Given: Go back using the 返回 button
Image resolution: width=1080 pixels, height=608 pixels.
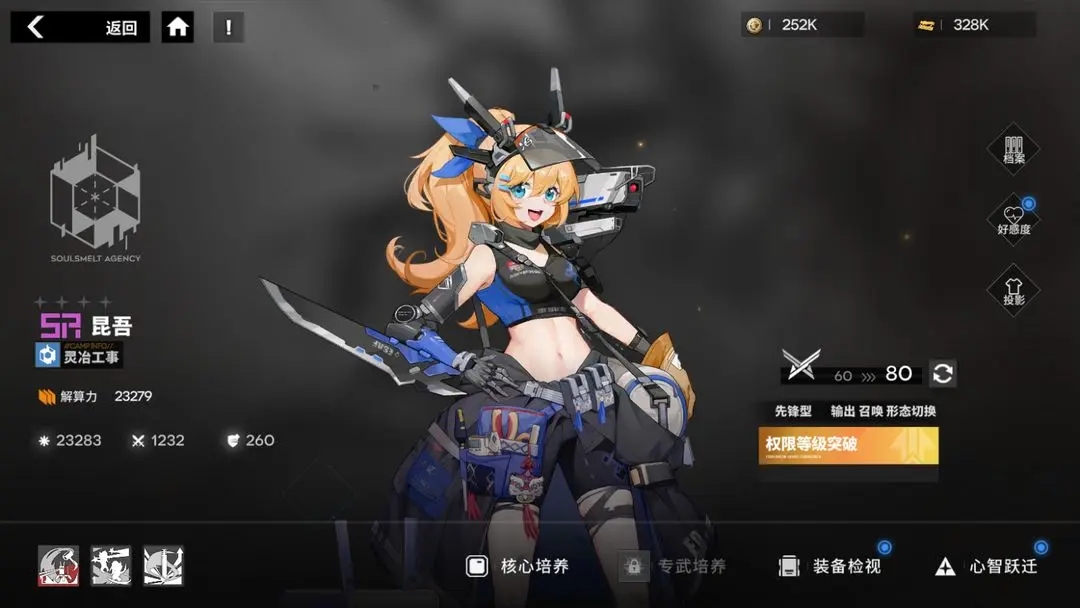Looking at the screenshot, I should [x=80, y=27].
